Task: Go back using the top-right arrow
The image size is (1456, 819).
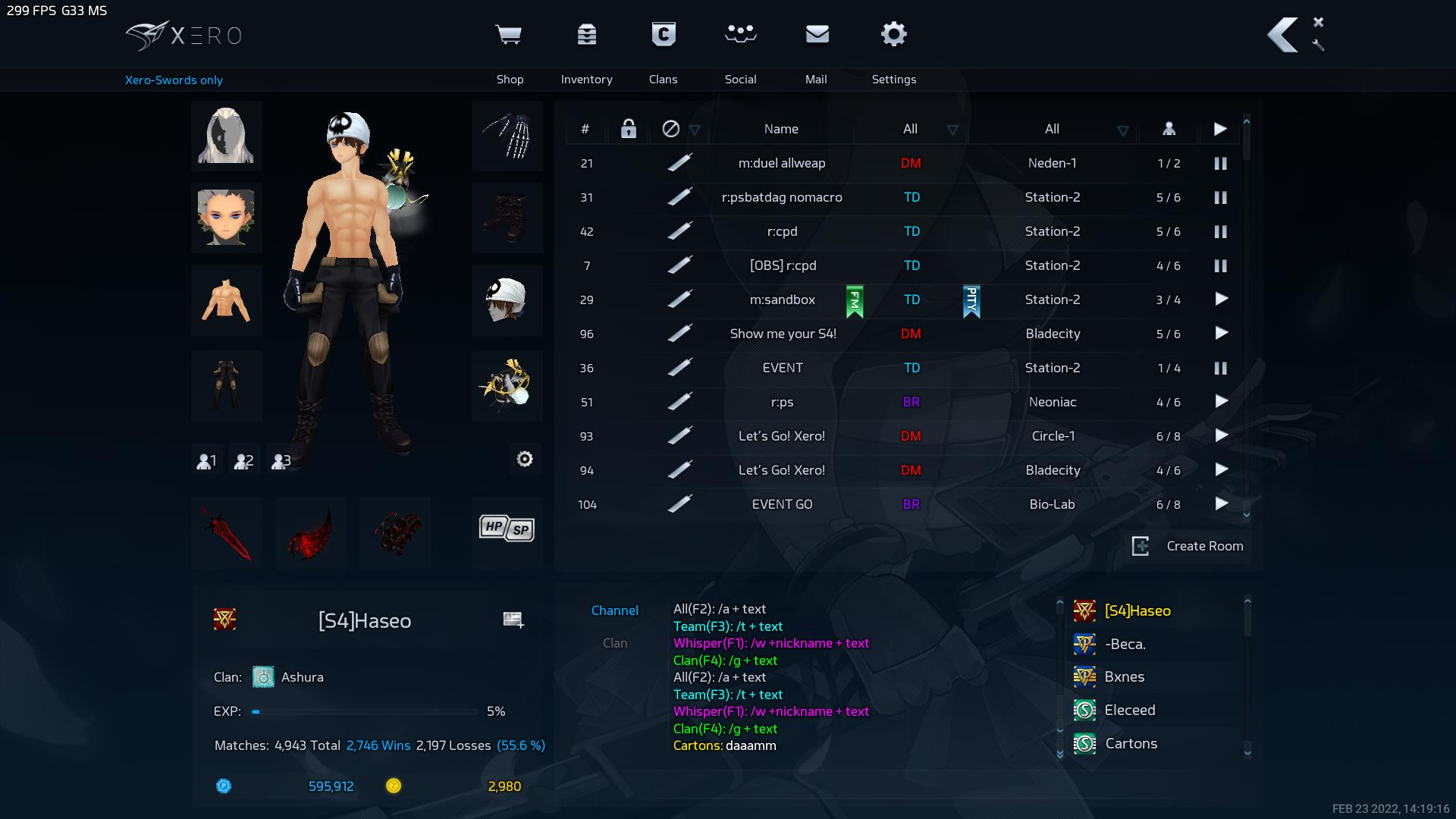Action: 1282,36
